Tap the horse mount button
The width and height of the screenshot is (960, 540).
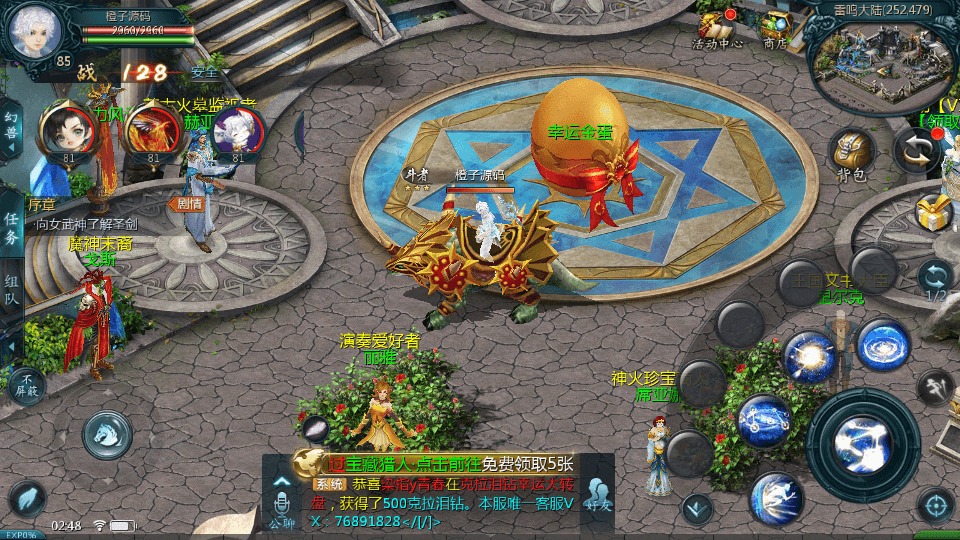(x=107, y=434)
